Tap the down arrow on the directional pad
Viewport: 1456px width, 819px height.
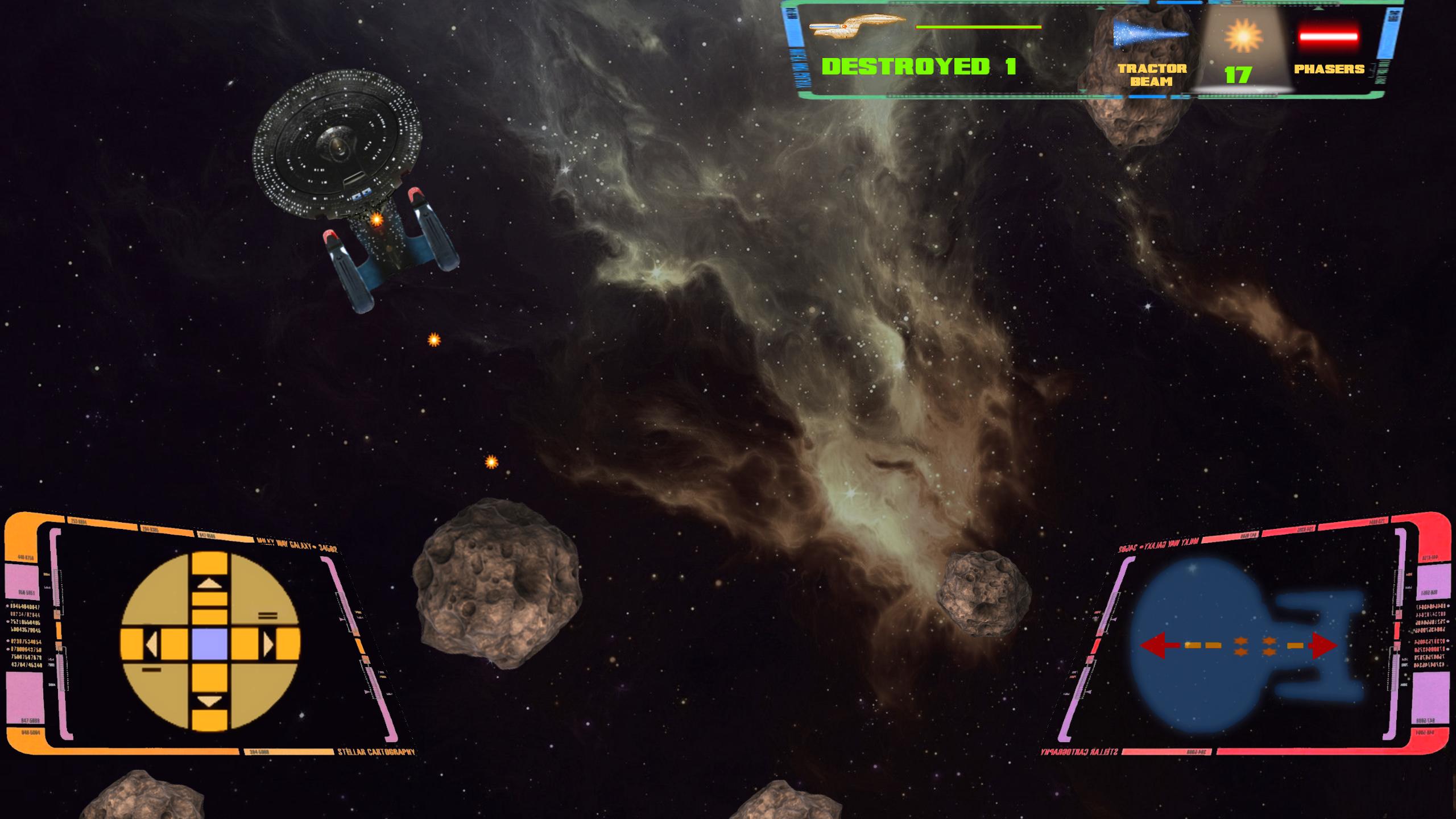point(210,701)
